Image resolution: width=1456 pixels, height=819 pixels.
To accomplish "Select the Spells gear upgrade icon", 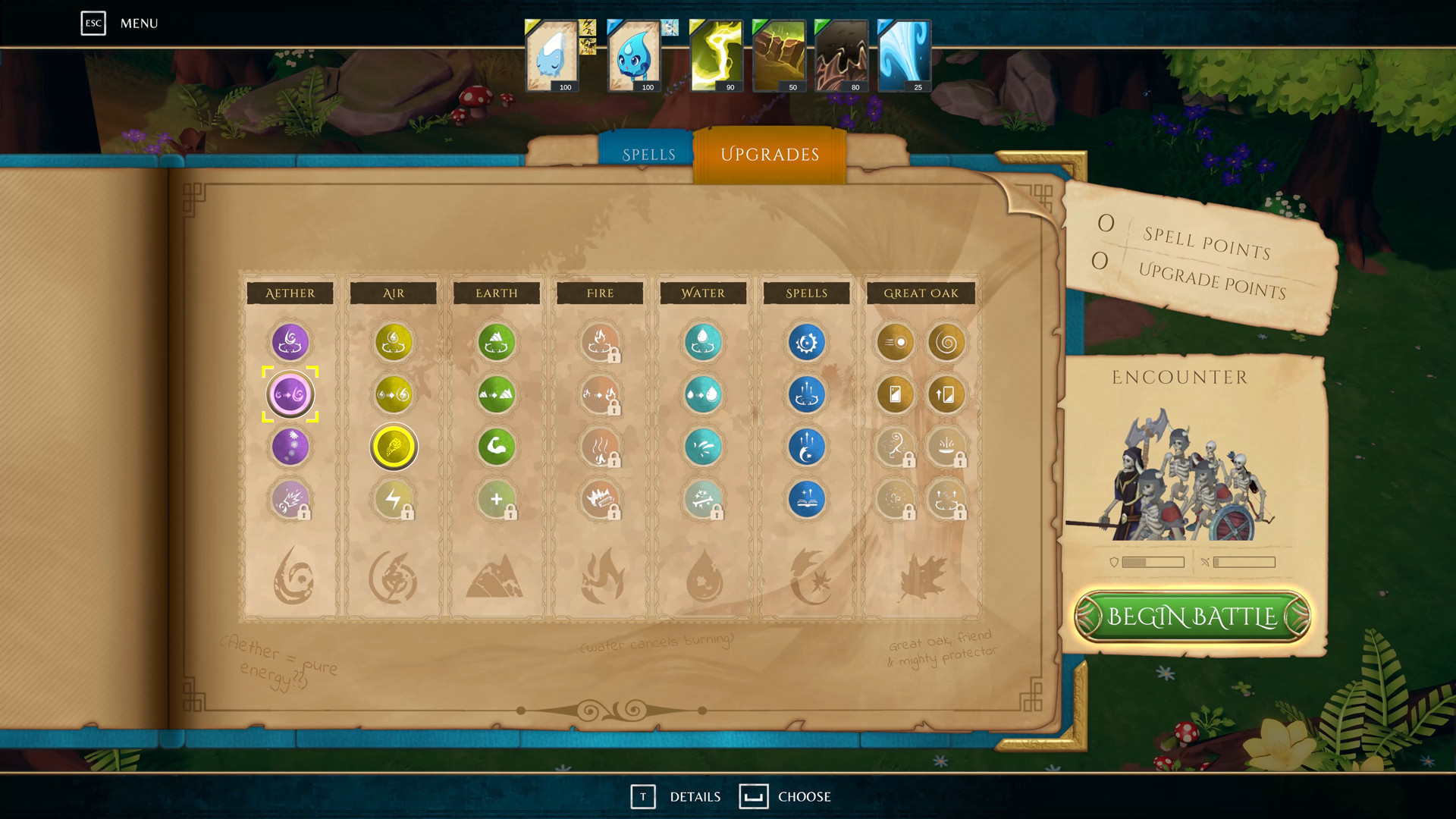I will click(x=806, y=342).
